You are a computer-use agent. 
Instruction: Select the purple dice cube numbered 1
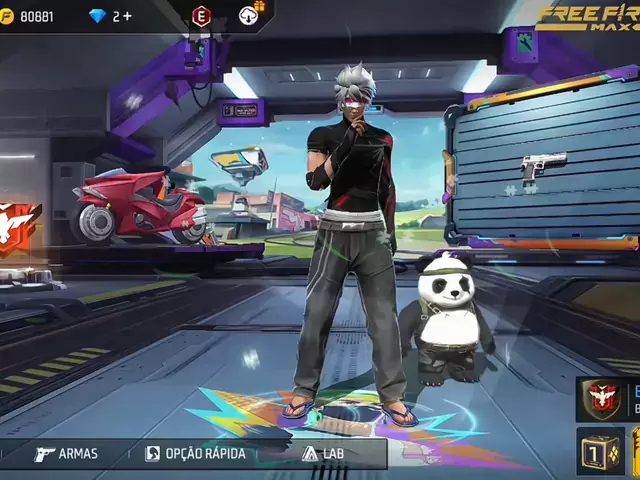pyautogui.click(x=600, y=449)
